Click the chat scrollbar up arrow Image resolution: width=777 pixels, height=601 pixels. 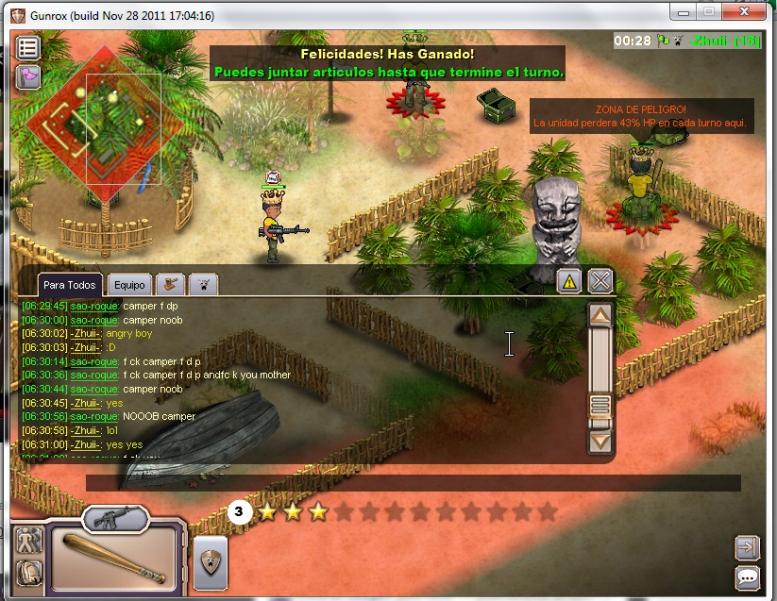pos(600,317)
